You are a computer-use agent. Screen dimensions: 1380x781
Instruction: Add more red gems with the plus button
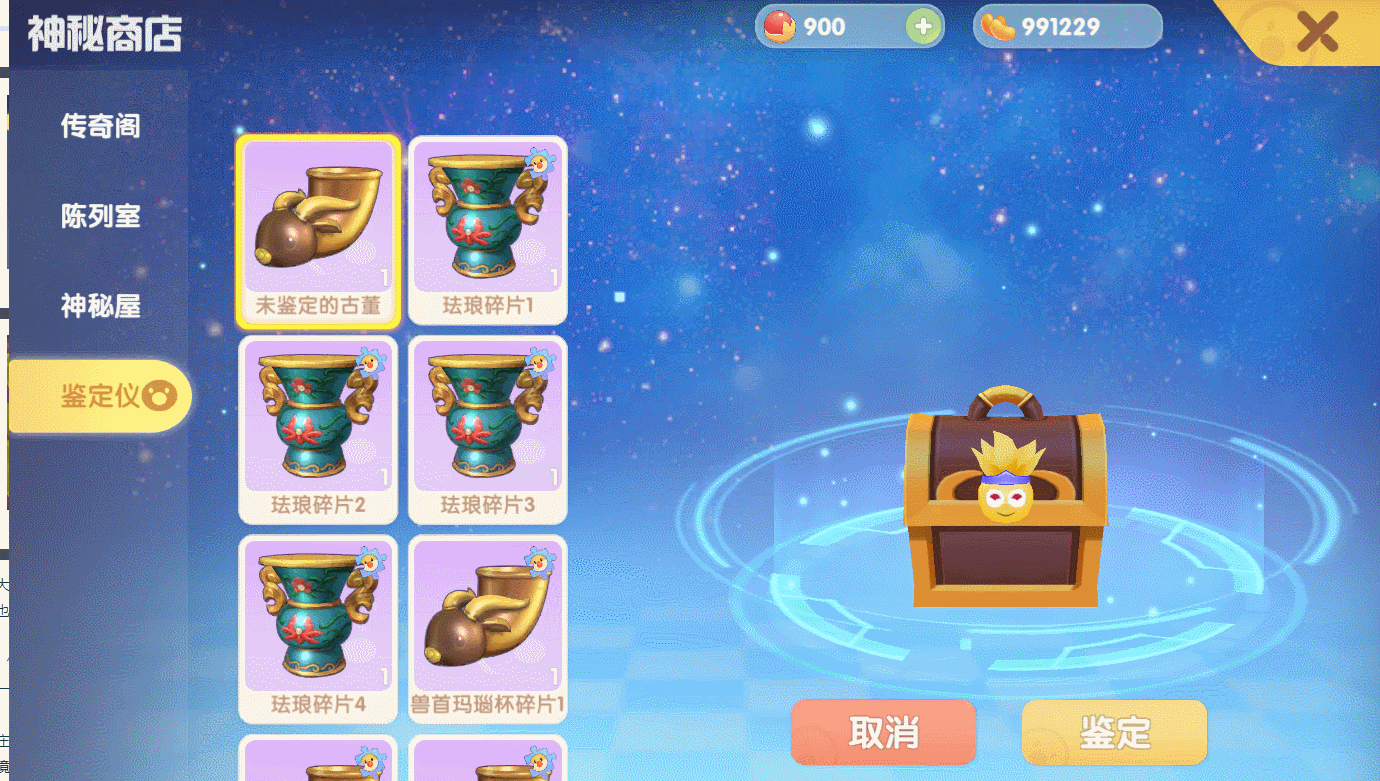923,27
